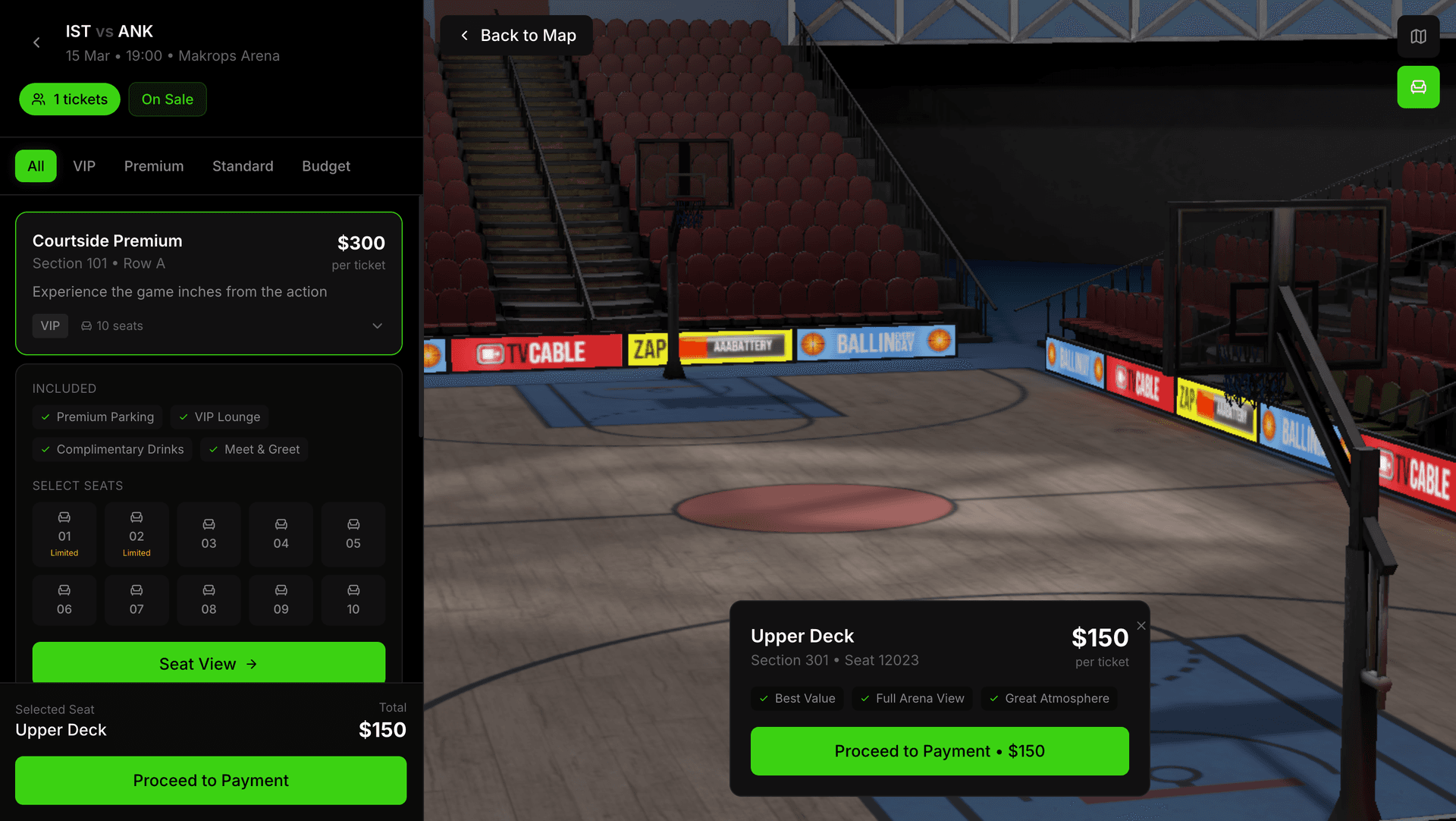The width and height of the screenshot is (1456, 821).
Task: Click the Seat View button
Action: point(209,663)
